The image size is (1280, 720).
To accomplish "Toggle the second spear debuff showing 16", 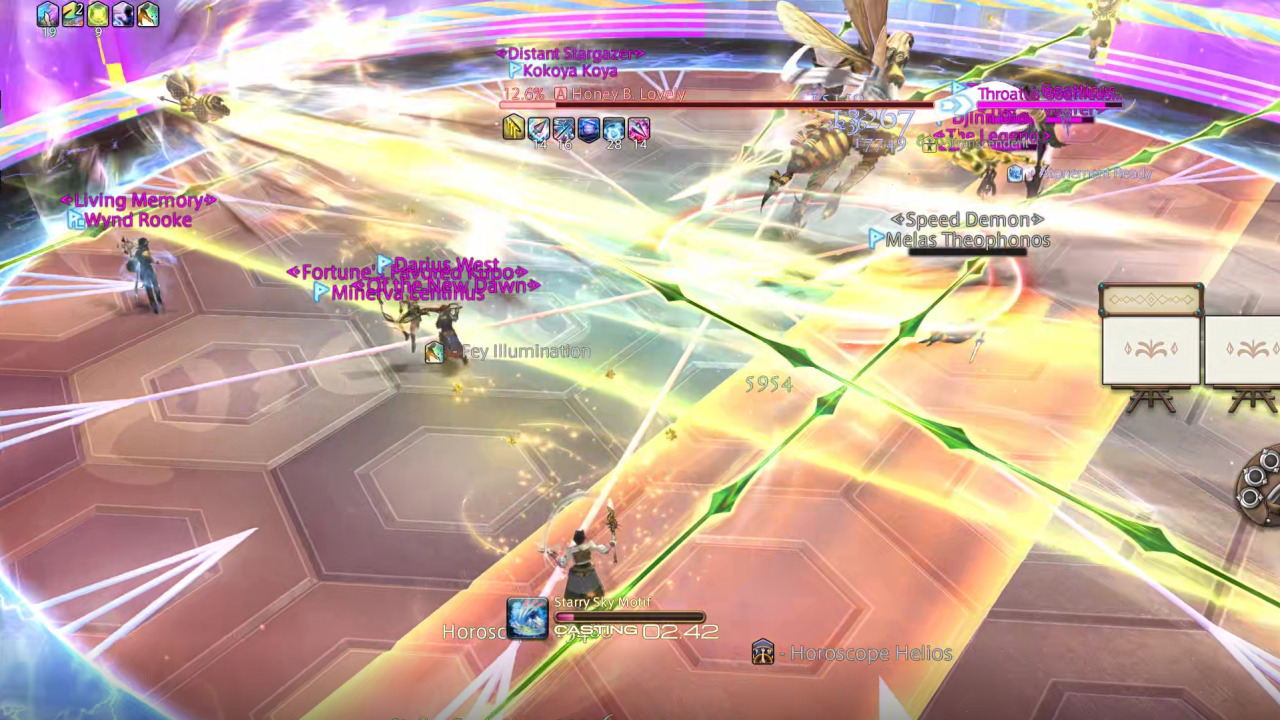I will 563,128.
